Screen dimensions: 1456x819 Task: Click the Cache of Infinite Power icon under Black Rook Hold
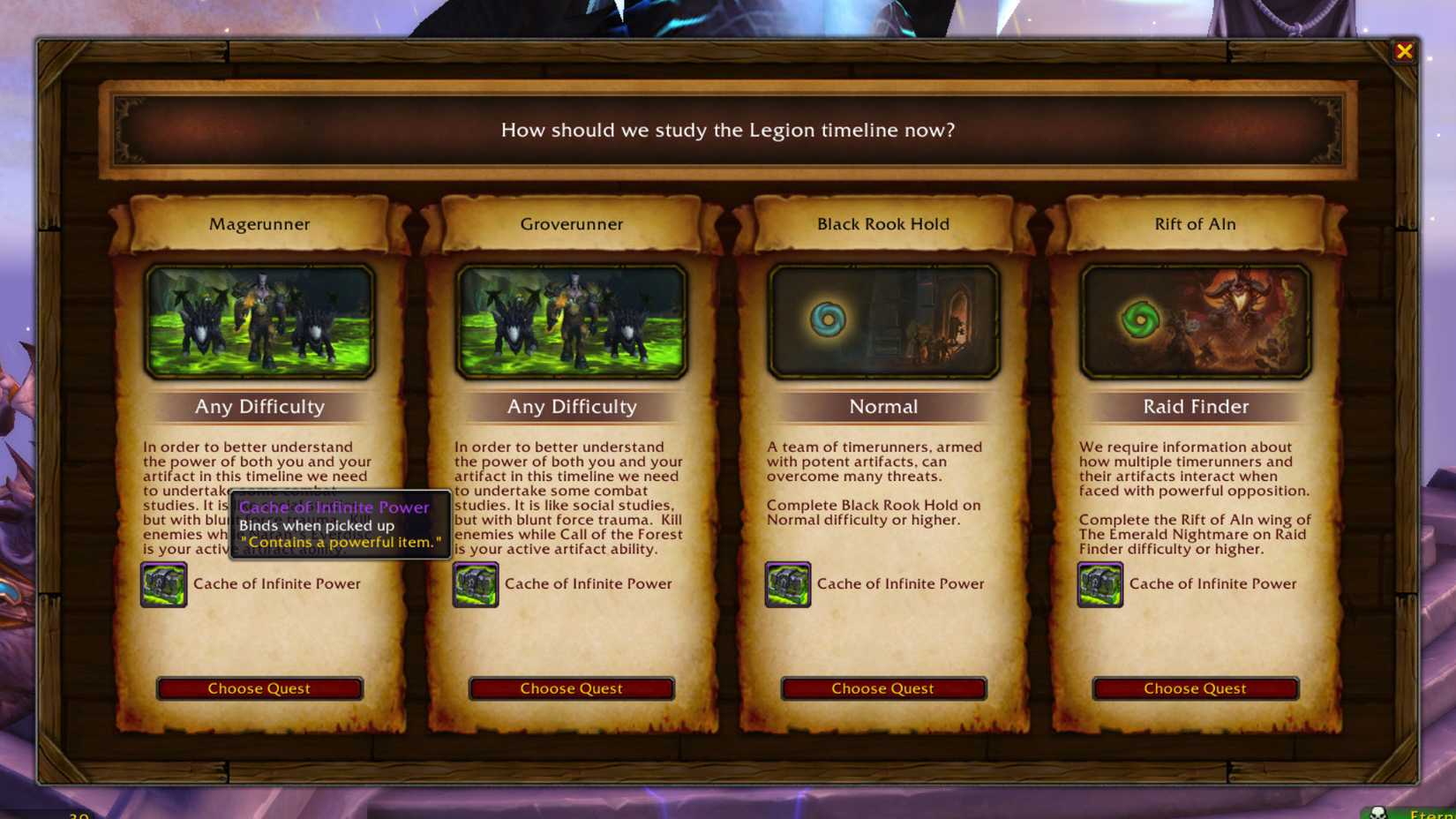click(788, 584)
